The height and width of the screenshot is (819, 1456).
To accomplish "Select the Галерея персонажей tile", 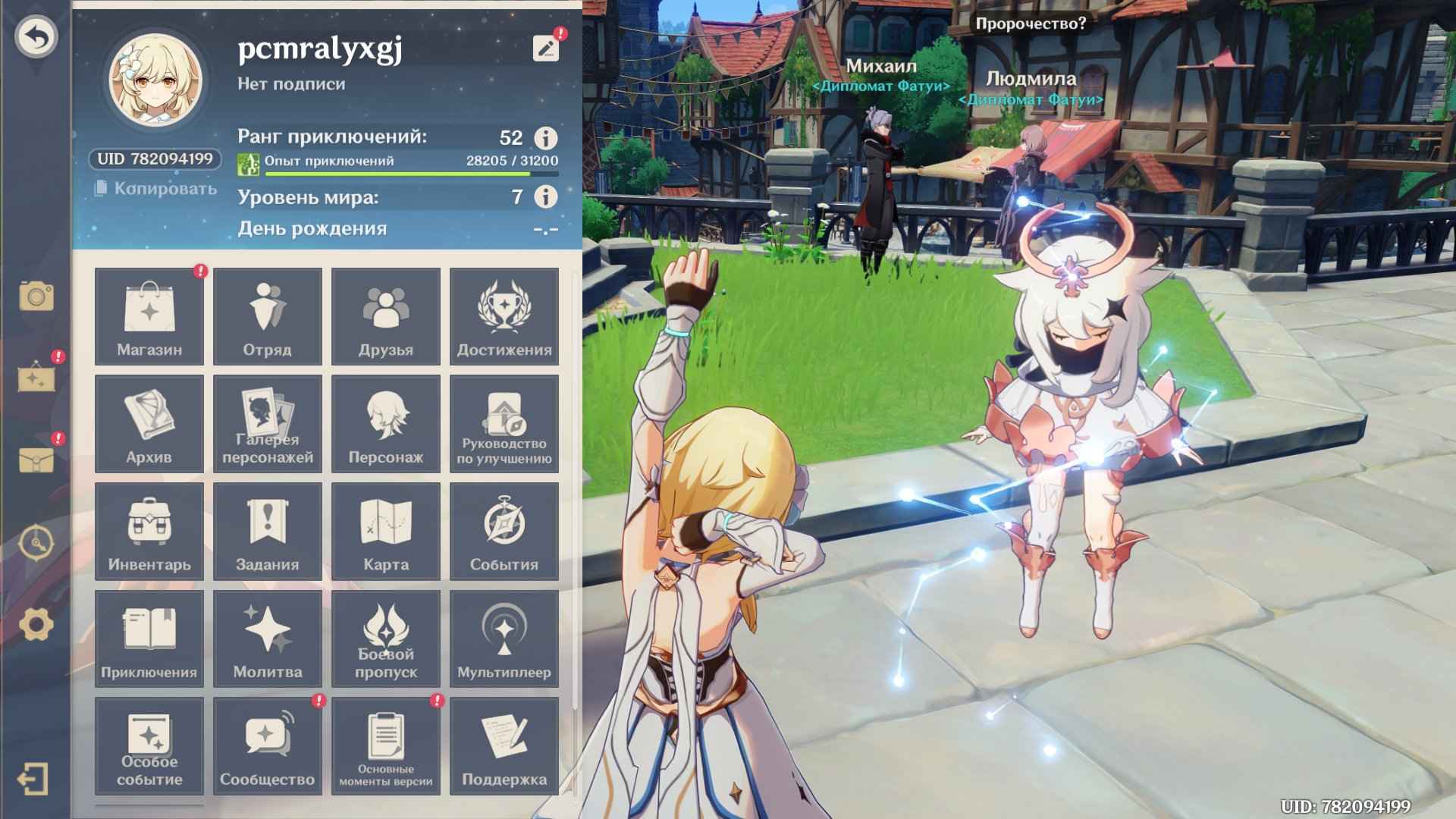I will [x=267, y=423].
